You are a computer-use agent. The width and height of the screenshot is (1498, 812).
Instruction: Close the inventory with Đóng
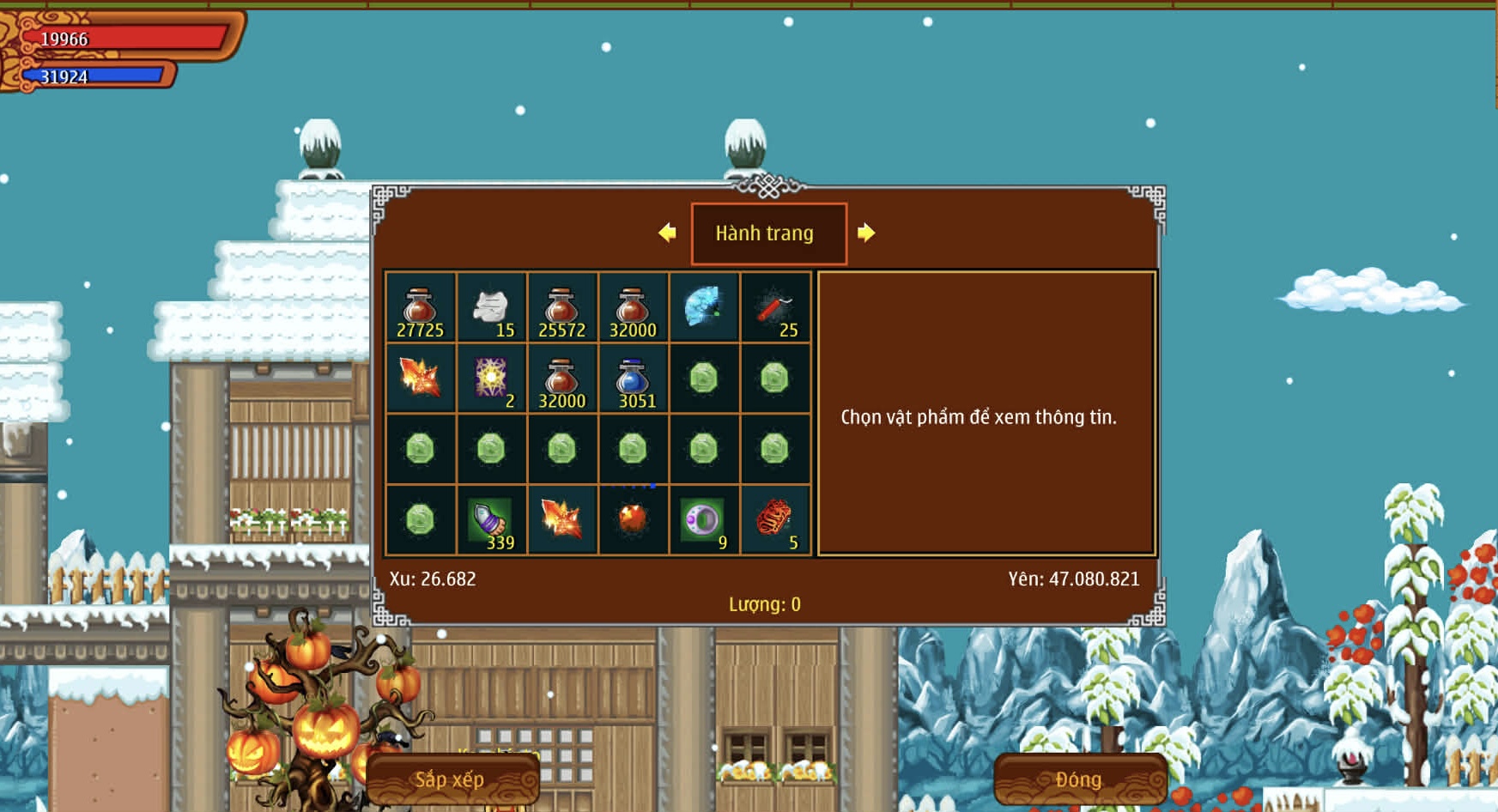click(x=1079, y=779)
